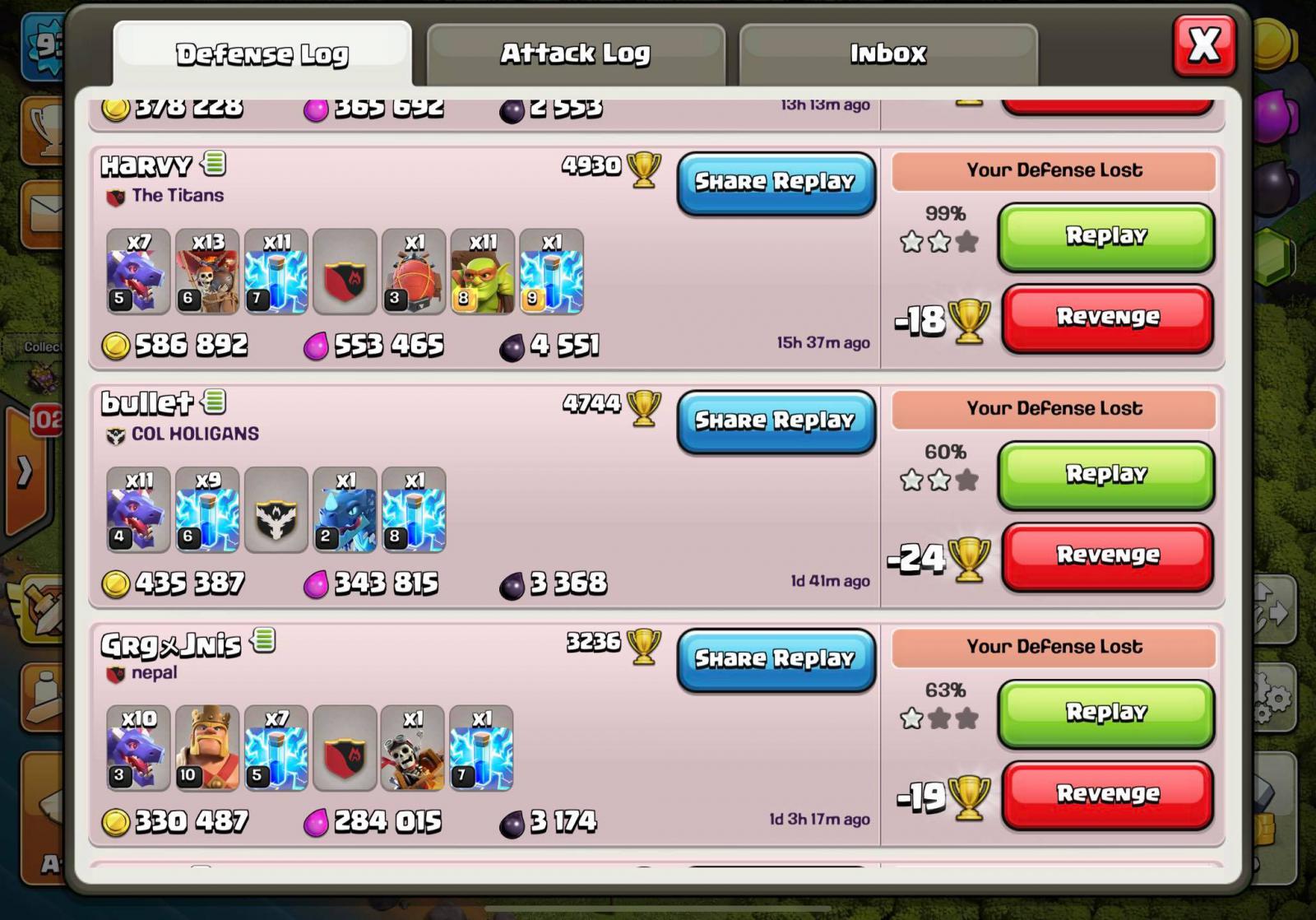Click the Wall Breaker icon in GrgxJnis's lineup
This screenshot has width=1316, height=920.
414,749
